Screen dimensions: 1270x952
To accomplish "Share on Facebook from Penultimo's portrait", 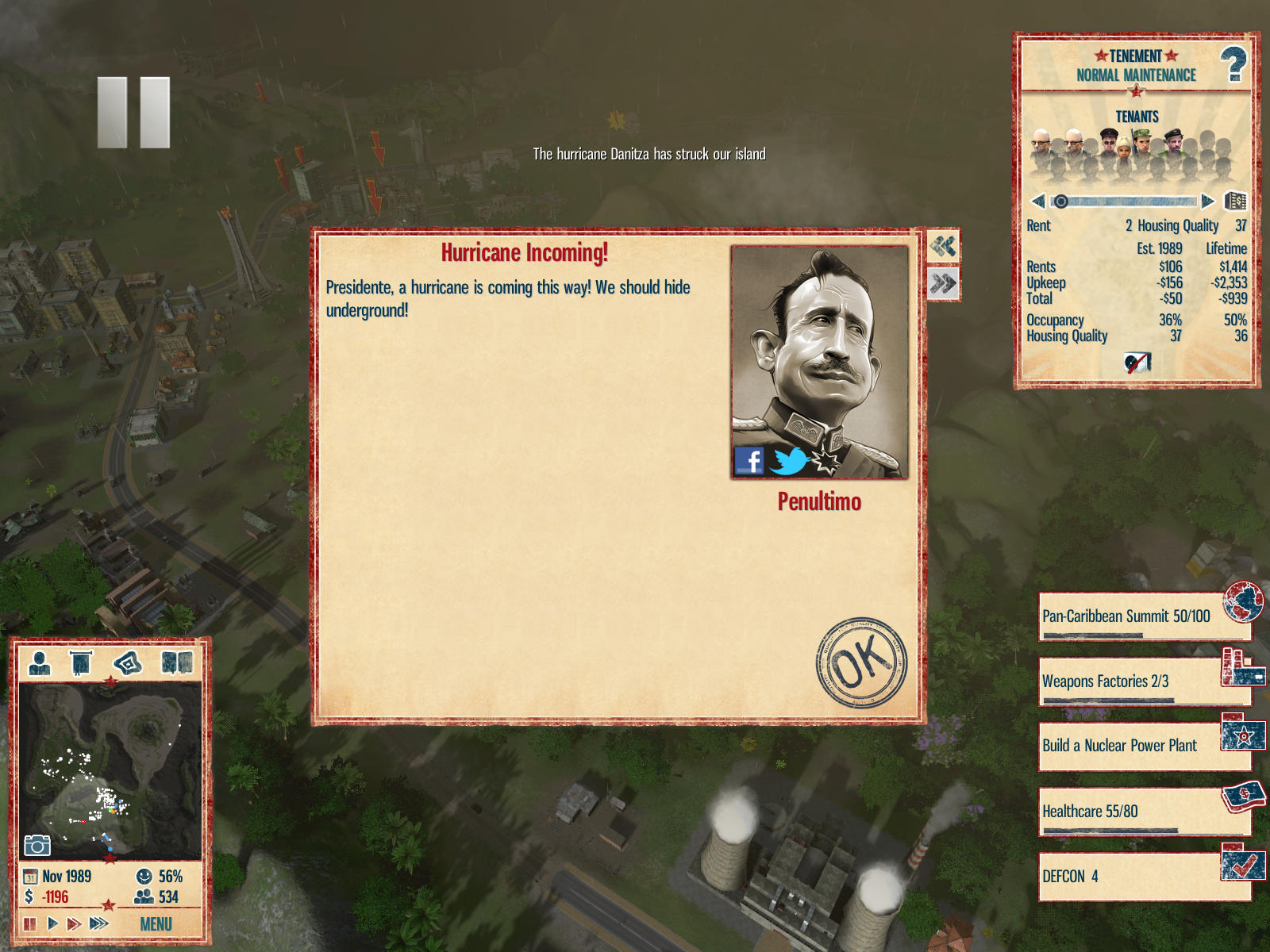I will 749,460.
